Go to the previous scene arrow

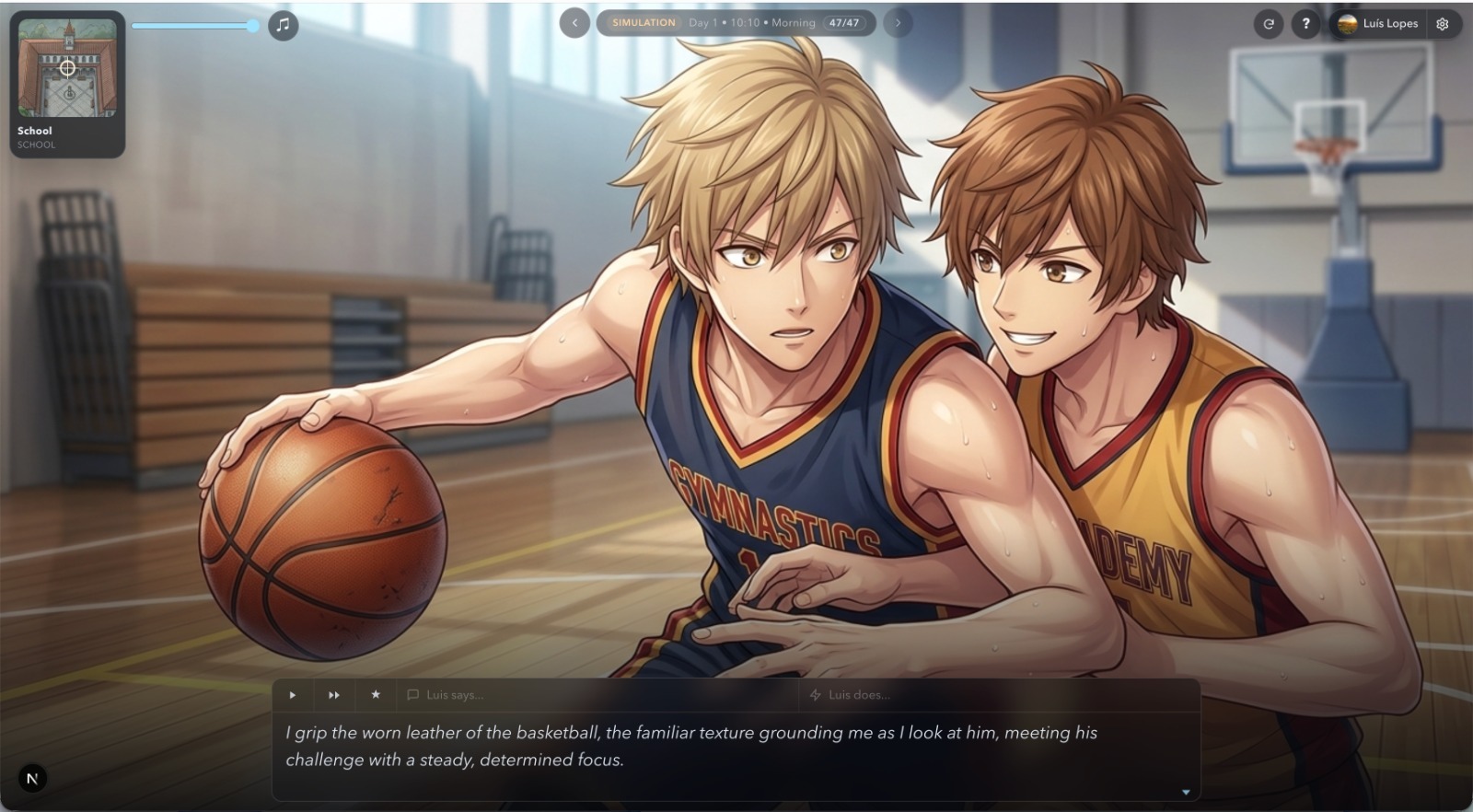(574, 23)
